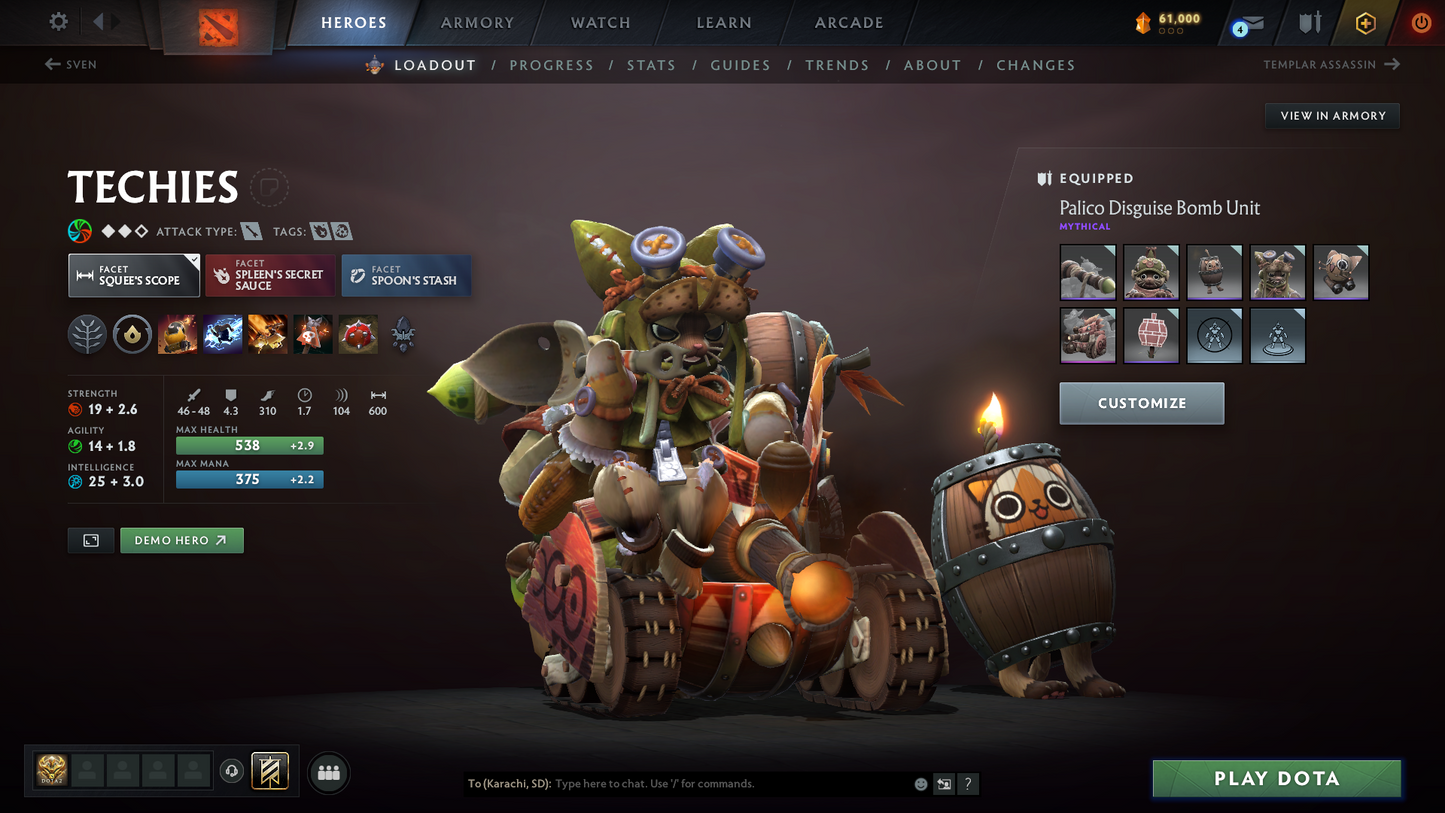Image resolution: width=1445 pixels, height=813 pixels.
Task: Select the Proximity Mines ability icon
Action: pyautogui.click(x=358, y=333)
